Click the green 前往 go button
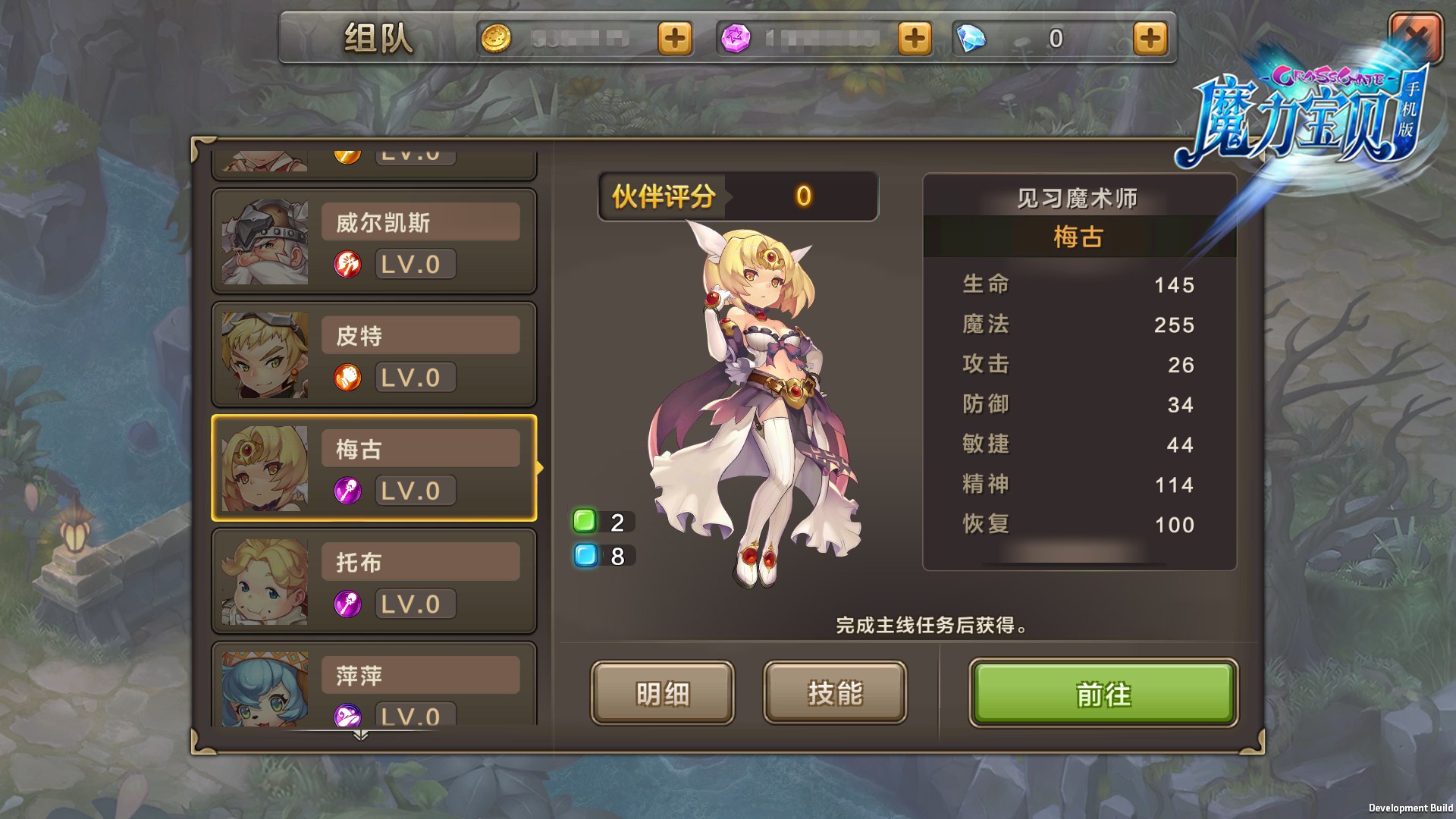 coord(1103,693)
